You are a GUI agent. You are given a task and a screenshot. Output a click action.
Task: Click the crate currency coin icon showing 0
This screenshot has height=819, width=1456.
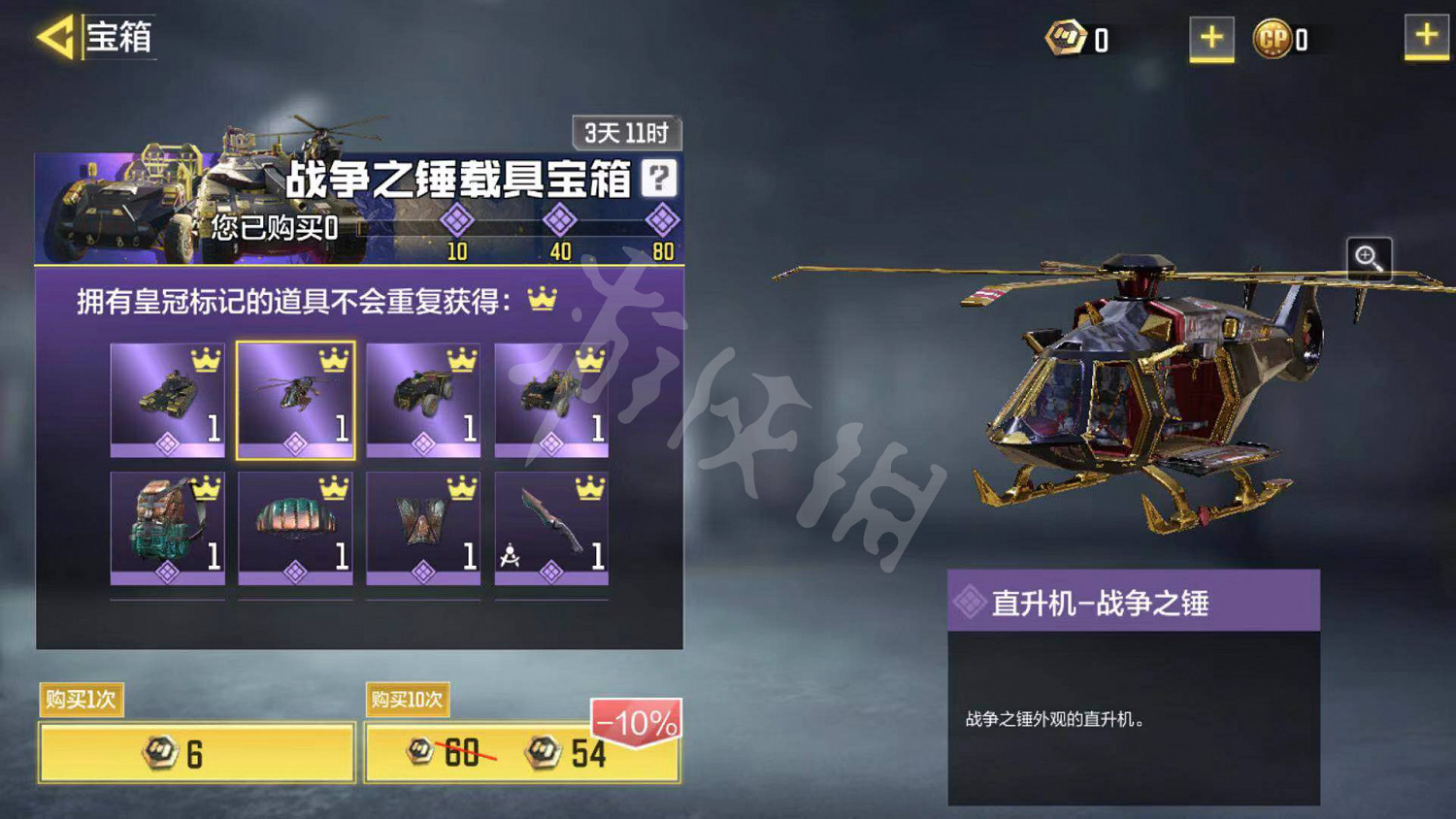tap(1065, 38)
